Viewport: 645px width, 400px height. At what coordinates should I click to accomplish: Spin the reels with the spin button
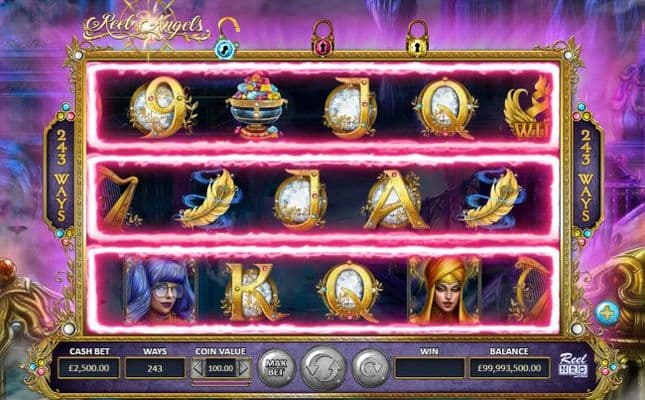coord(323,367)
